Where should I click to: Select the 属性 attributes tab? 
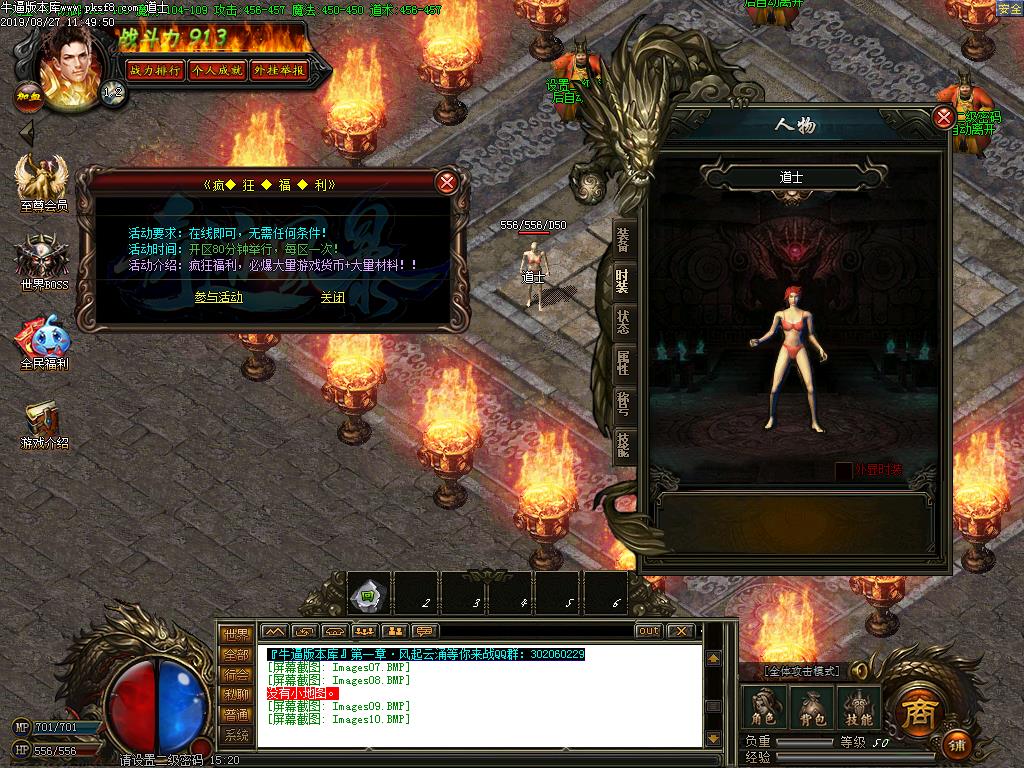623,362
